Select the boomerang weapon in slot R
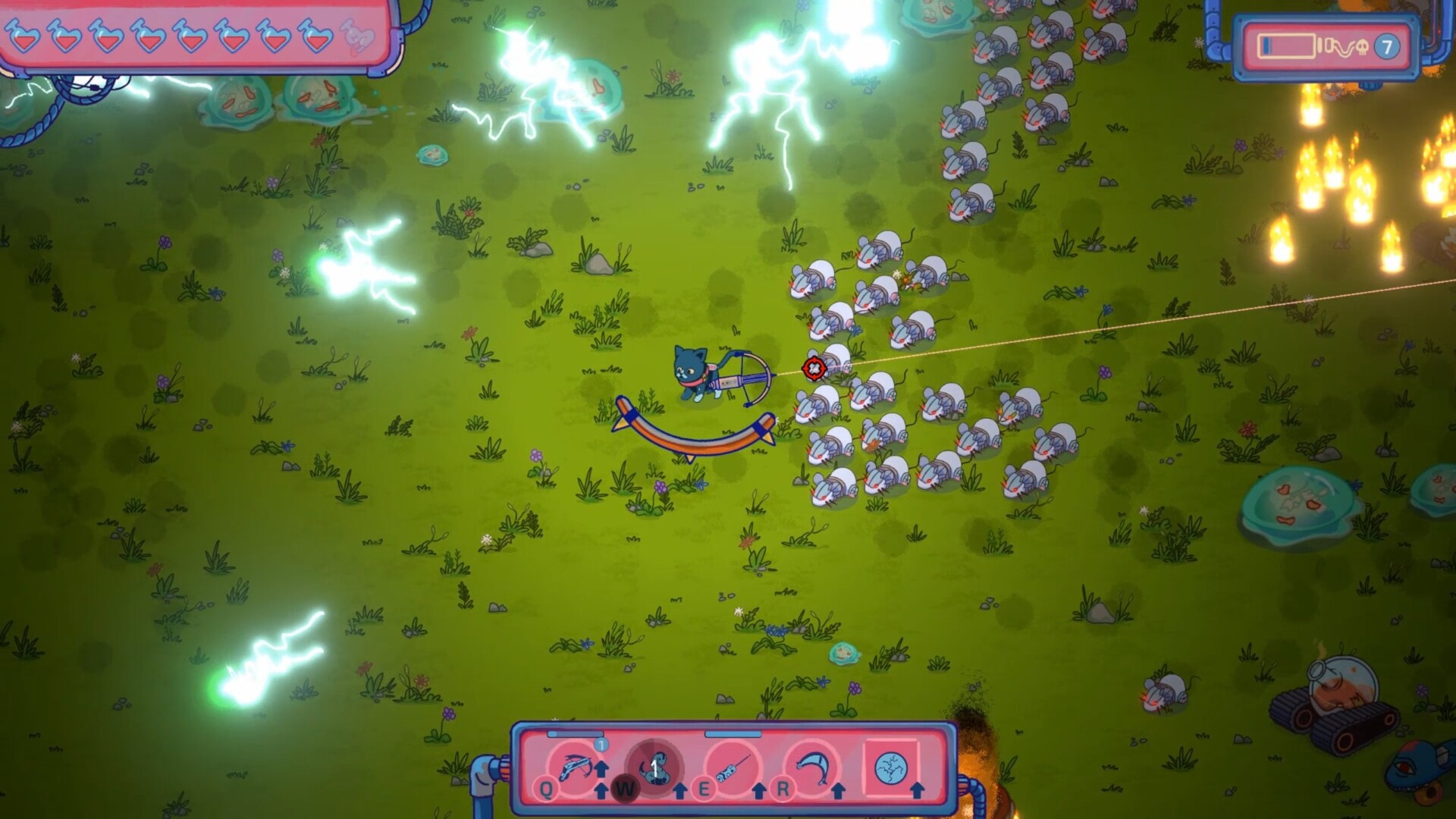 coord(812,766)
